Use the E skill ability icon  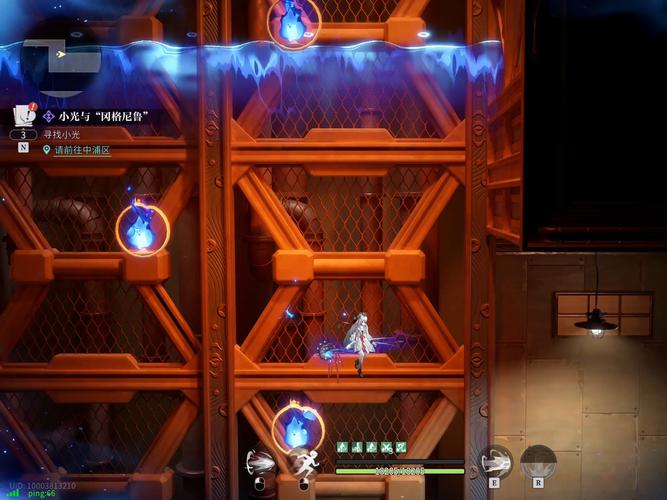pyautogui.click(x=495, y=461)
